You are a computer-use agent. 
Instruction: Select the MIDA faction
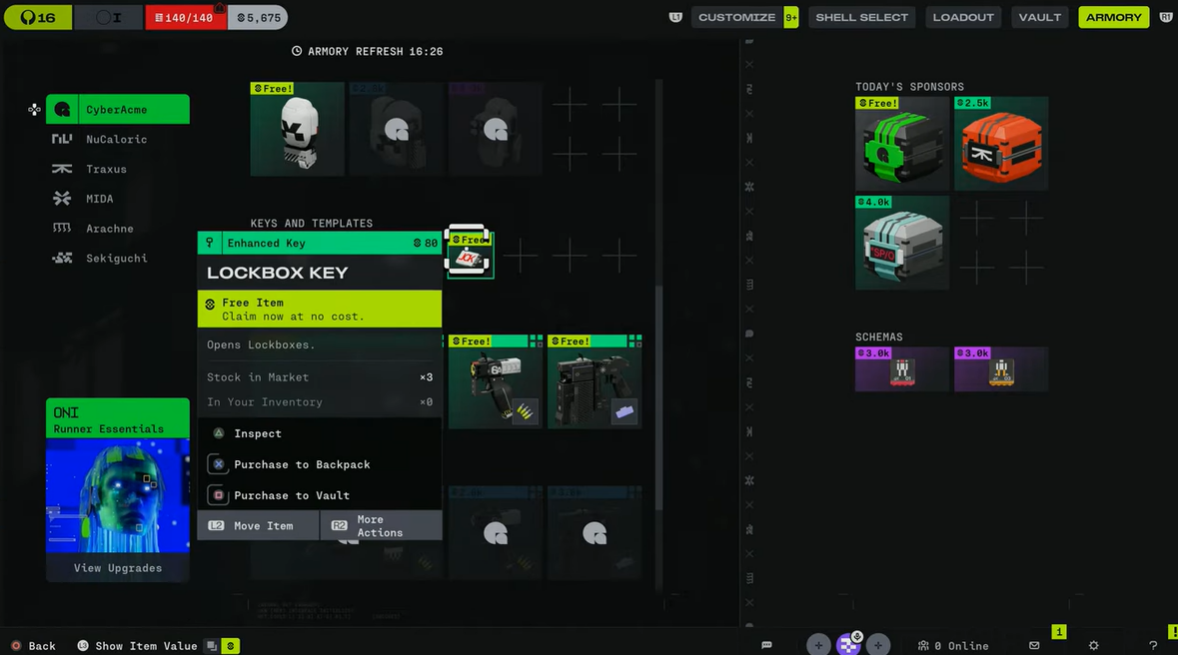click(x=99, y=199)
